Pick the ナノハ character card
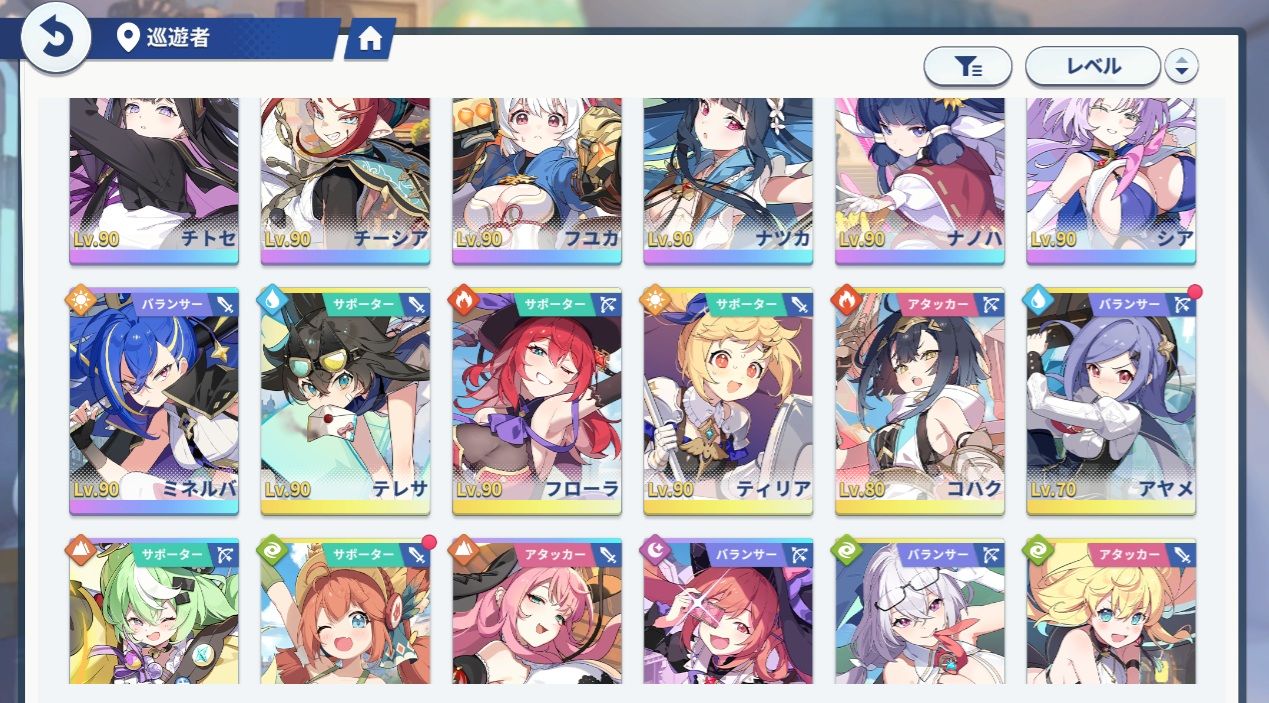This screenshot has width=1269, height=703. click(x=920, y=180)
